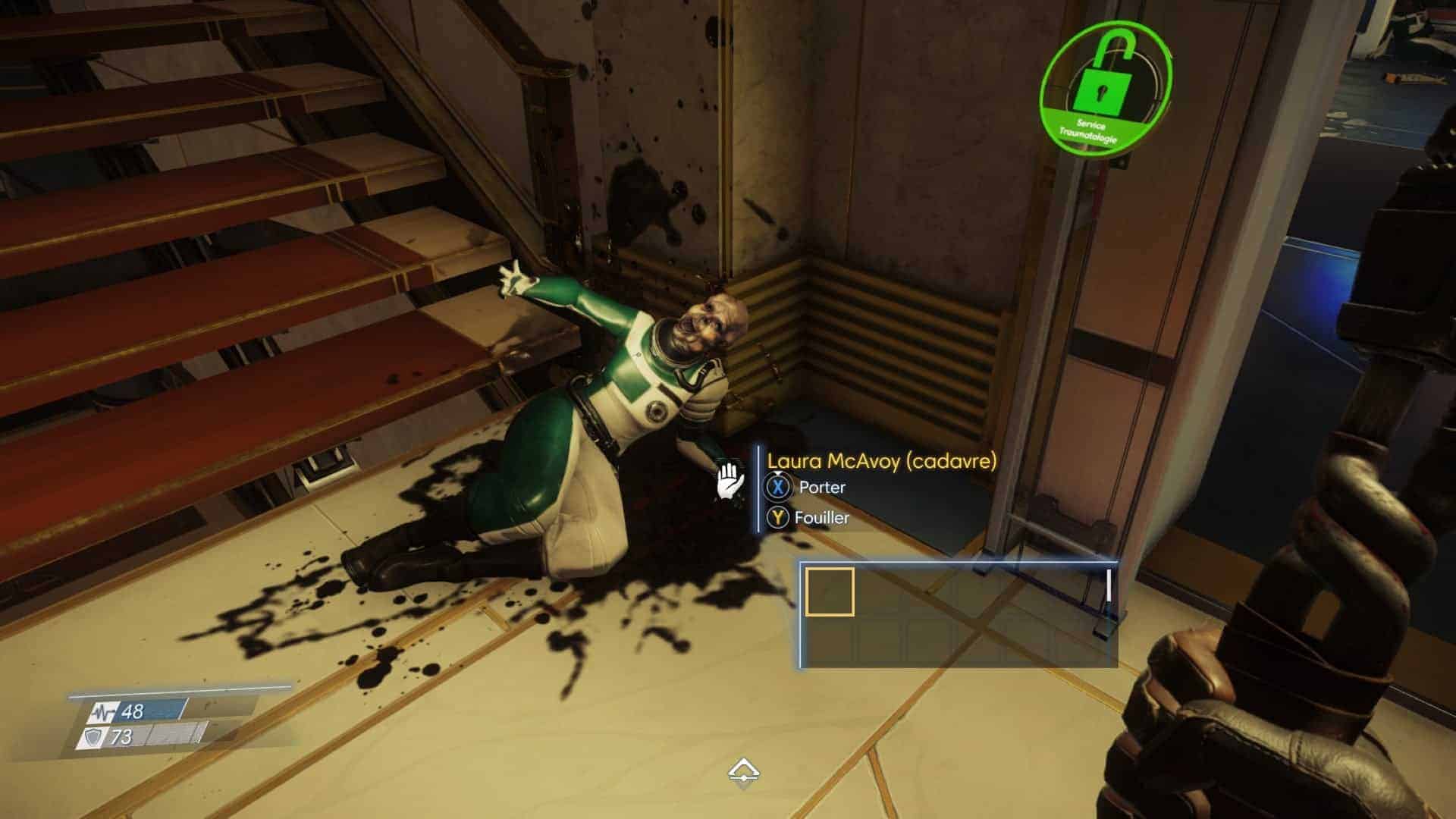The height and width of the screenshot is (819, 1456).
Task: Select the highlighted loot slot in the search panel
Action: 829,591
